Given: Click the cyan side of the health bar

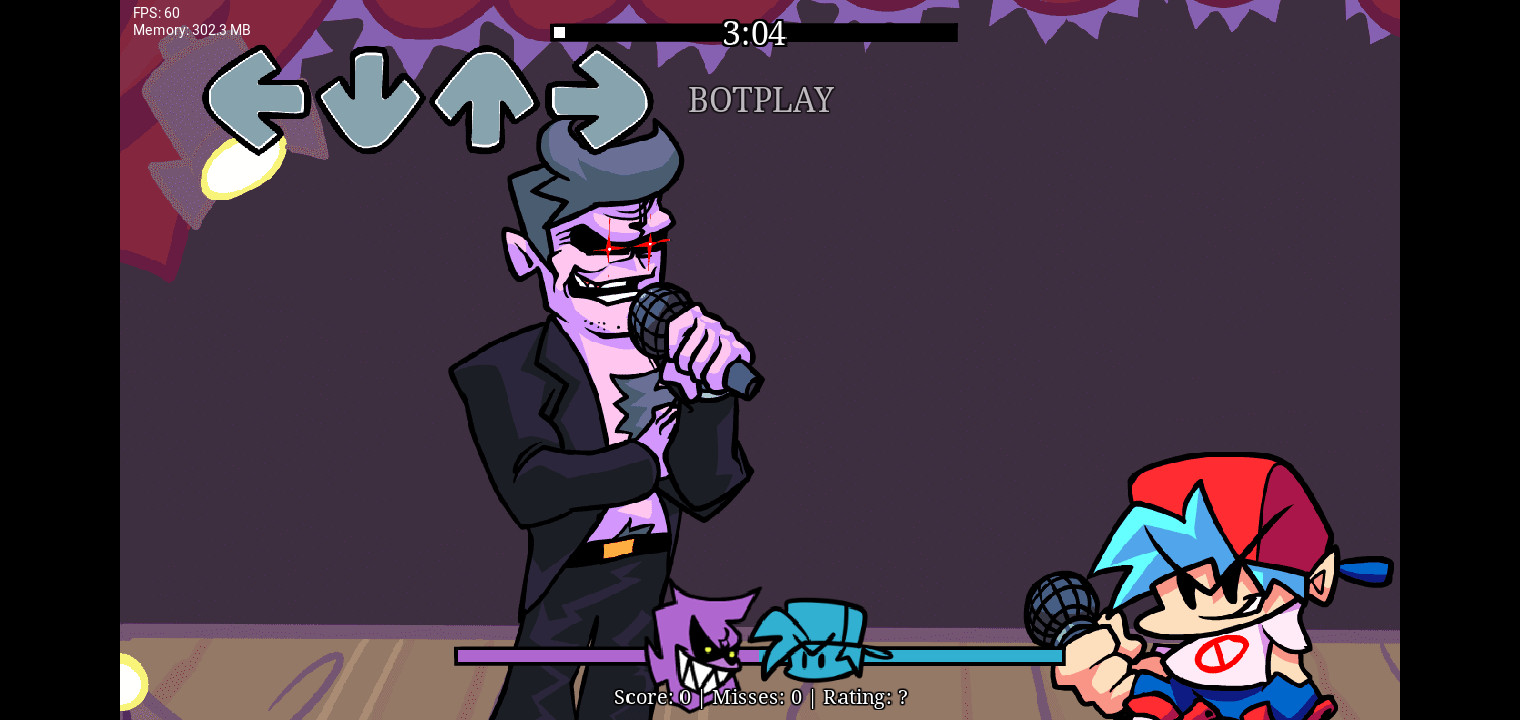Looking at the screenshot, I should [x=950, y=654].
